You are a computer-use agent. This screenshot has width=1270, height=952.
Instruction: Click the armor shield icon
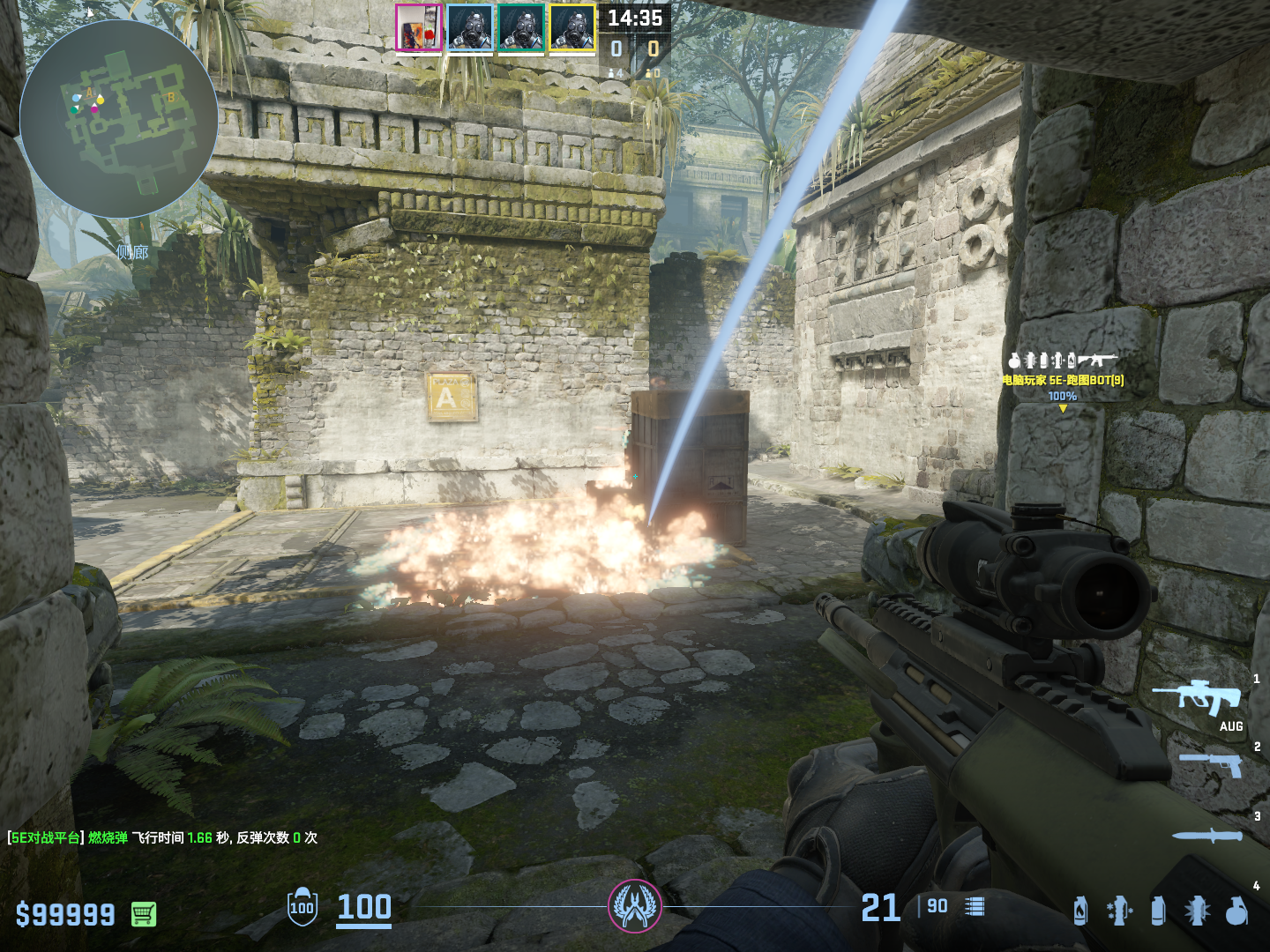click(303, 907)
